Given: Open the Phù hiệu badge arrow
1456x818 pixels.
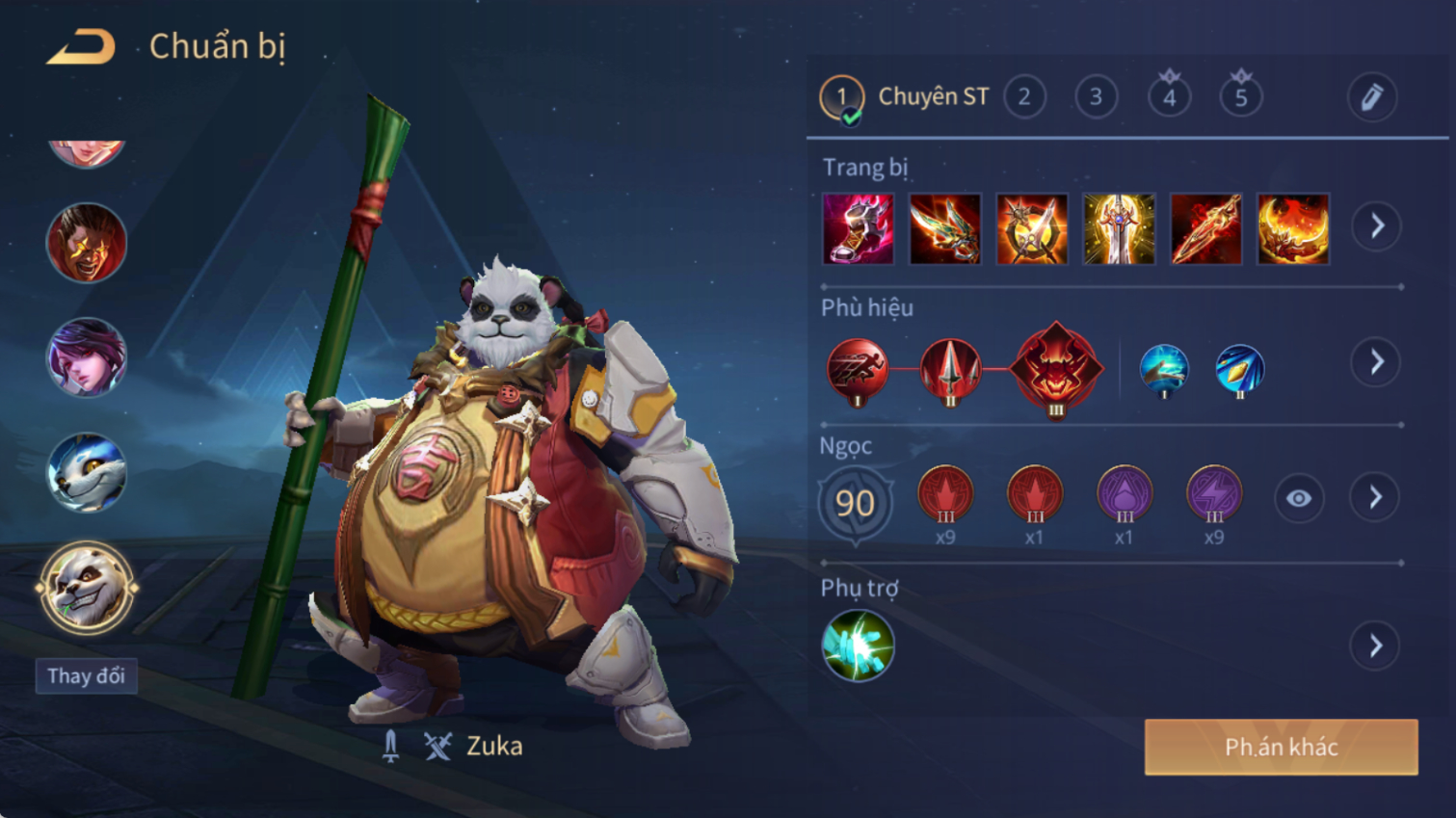Looking at the screenshot, I should tap(1376, 362).
